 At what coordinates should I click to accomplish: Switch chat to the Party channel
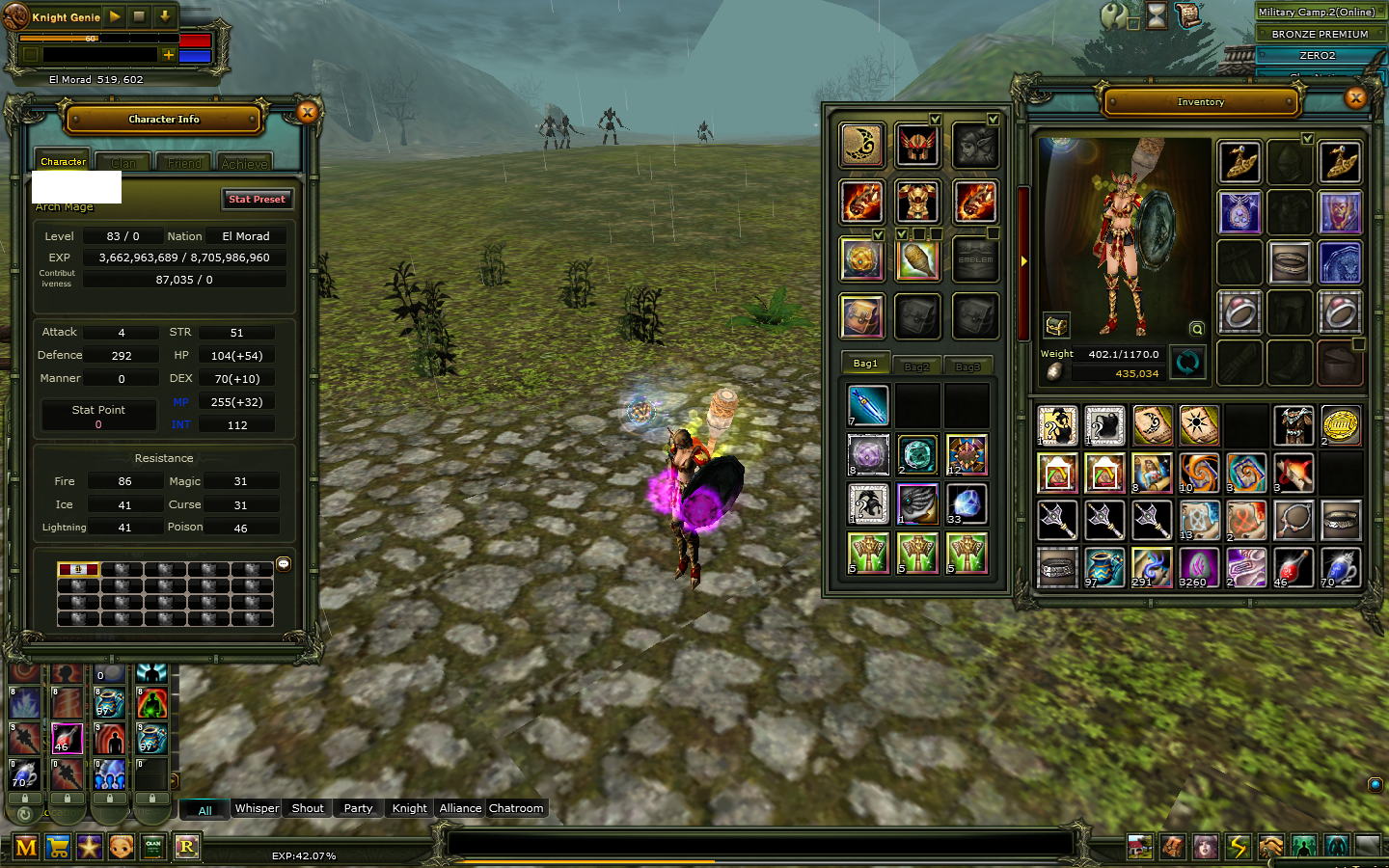358,808
